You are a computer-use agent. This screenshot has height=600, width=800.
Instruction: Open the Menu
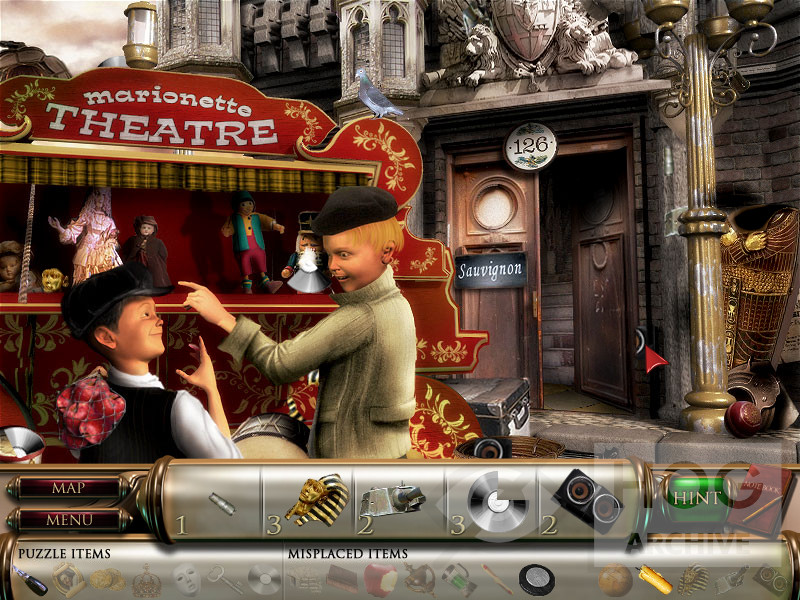[68, 520]
